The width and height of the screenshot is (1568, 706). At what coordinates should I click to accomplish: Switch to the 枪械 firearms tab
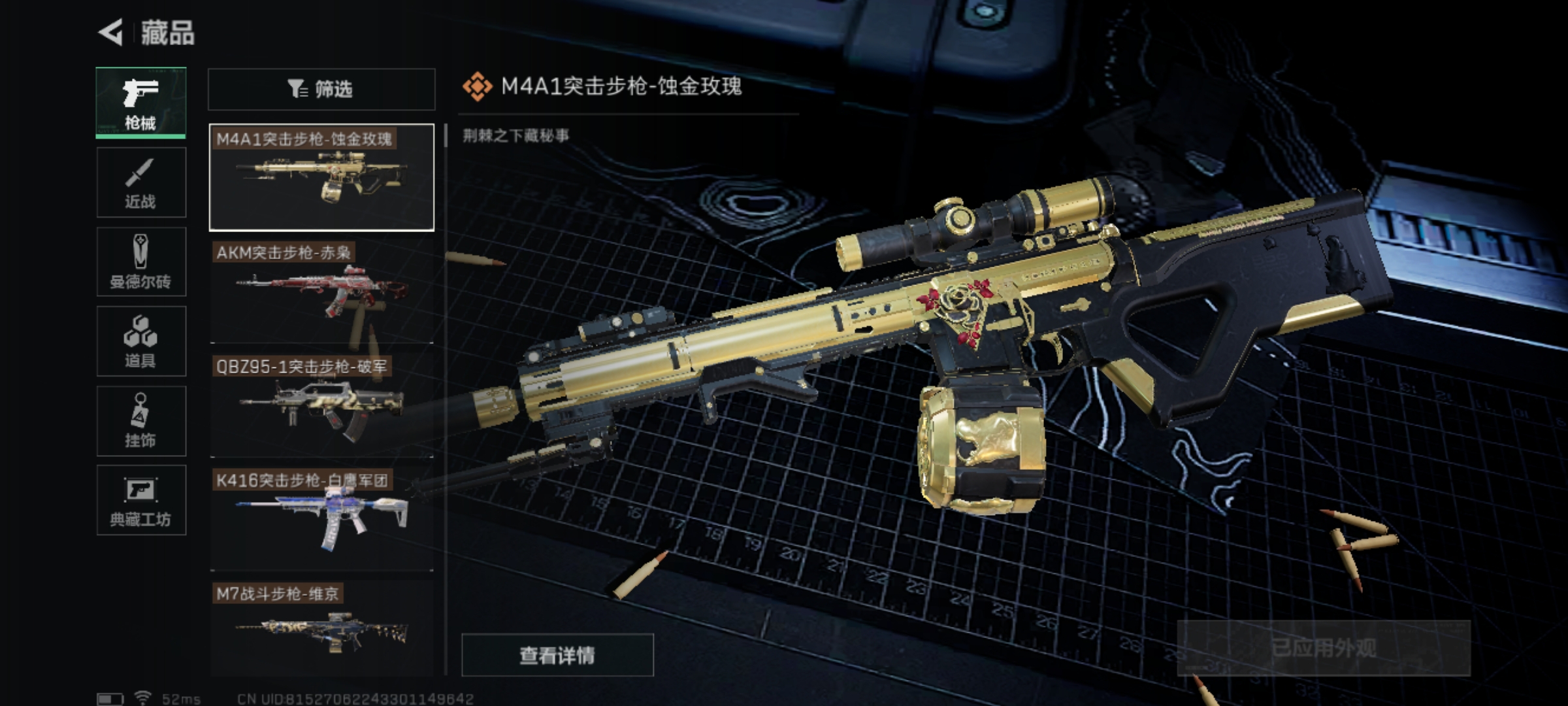tap(141, 103)
